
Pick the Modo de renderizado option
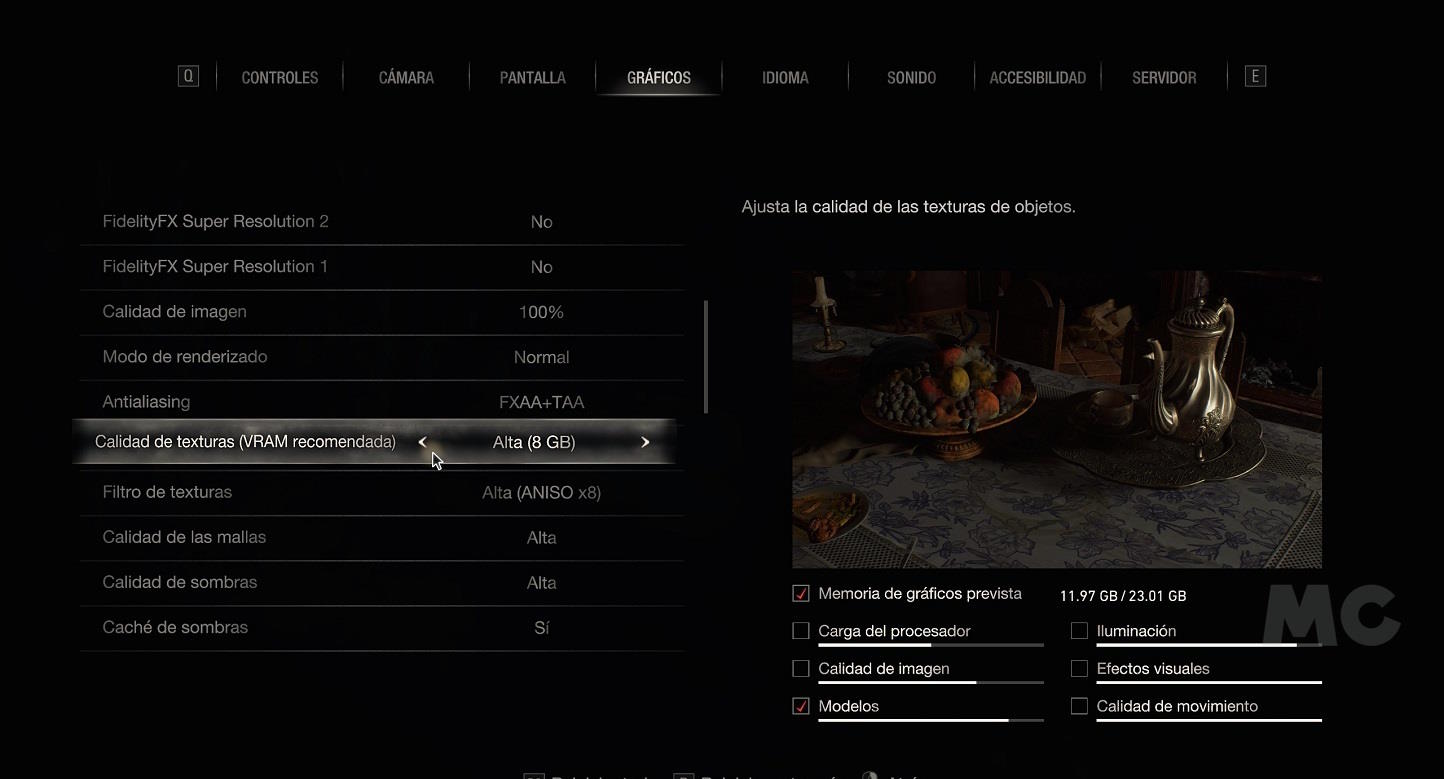click(x=380, y=357)
